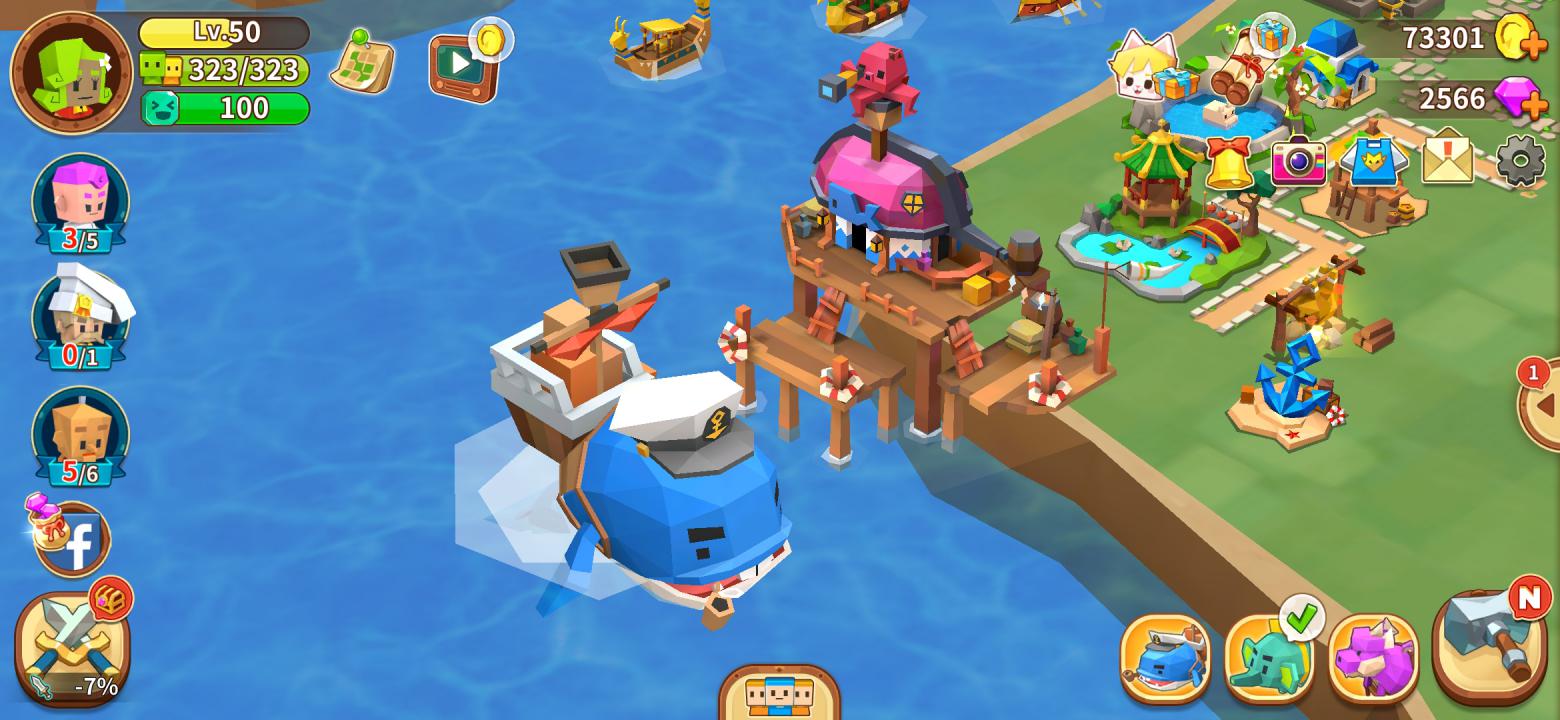Select the green elephant pet button
The height and width of the screenshot is (720, 1560).
coord(1269,658)
